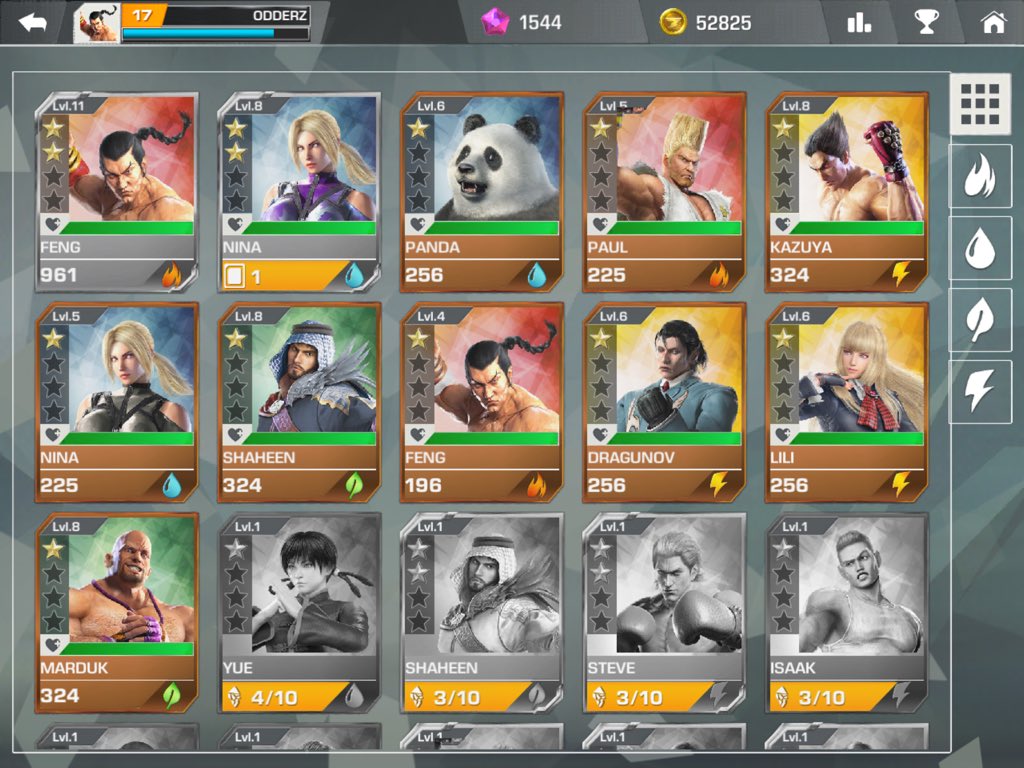Select the Lvl.11 Feng card

(117, 192)
